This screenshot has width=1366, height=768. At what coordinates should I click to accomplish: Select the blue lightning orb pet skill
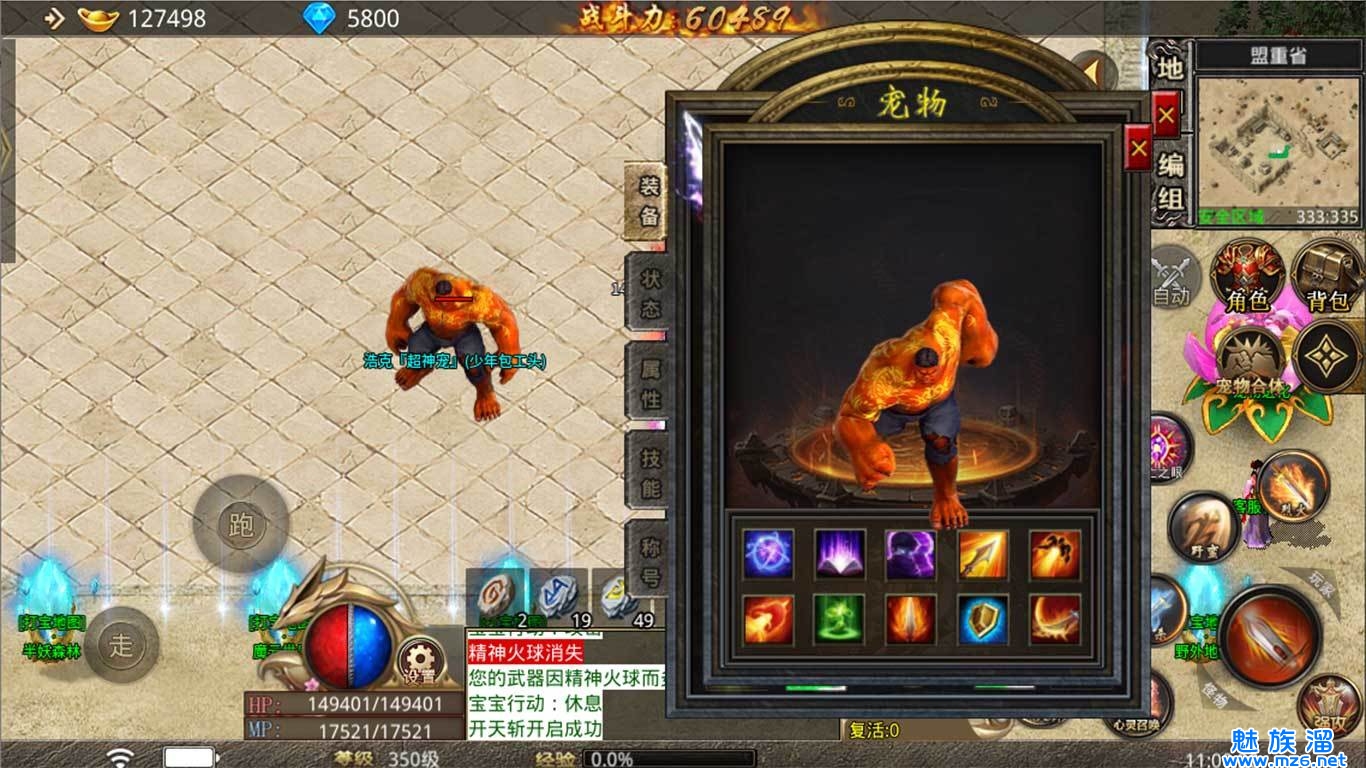[x=768, y=555]
